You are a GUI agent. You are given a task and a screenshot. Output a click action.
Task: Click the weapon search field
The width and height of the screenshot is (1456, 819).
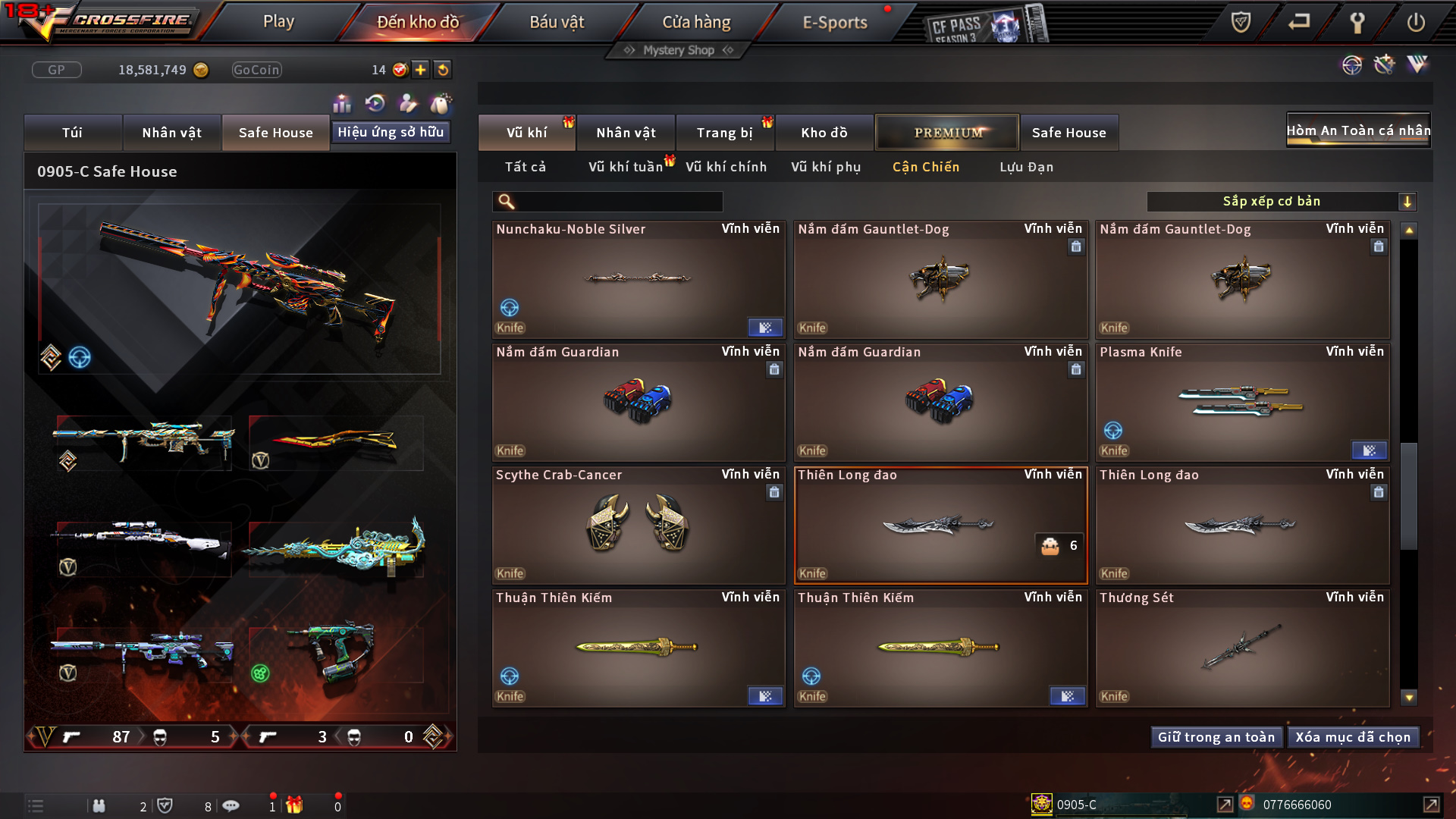pos(618,201)
